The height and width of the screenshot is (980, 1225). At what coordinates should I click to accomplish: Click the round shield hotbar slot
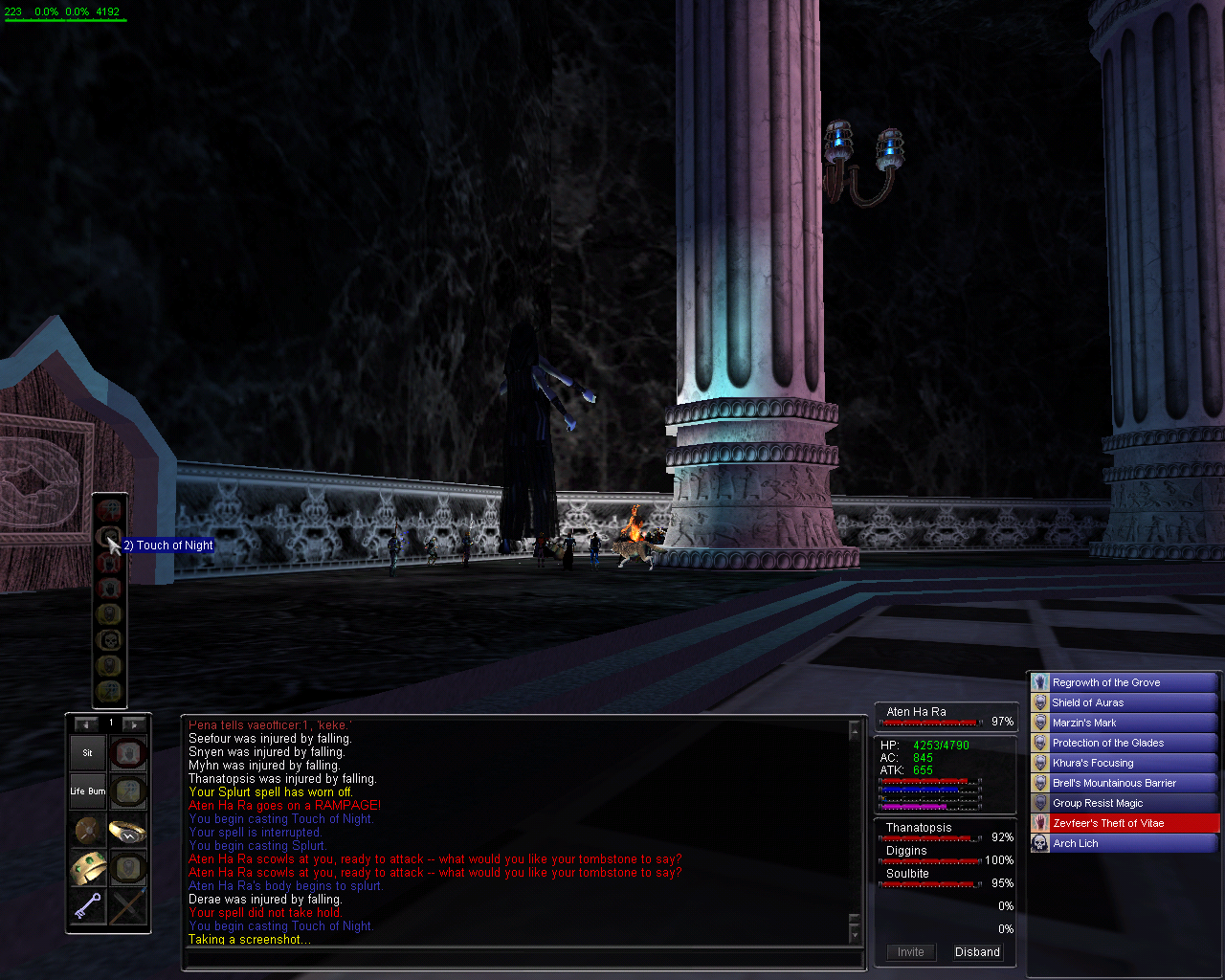coord(87,831)
